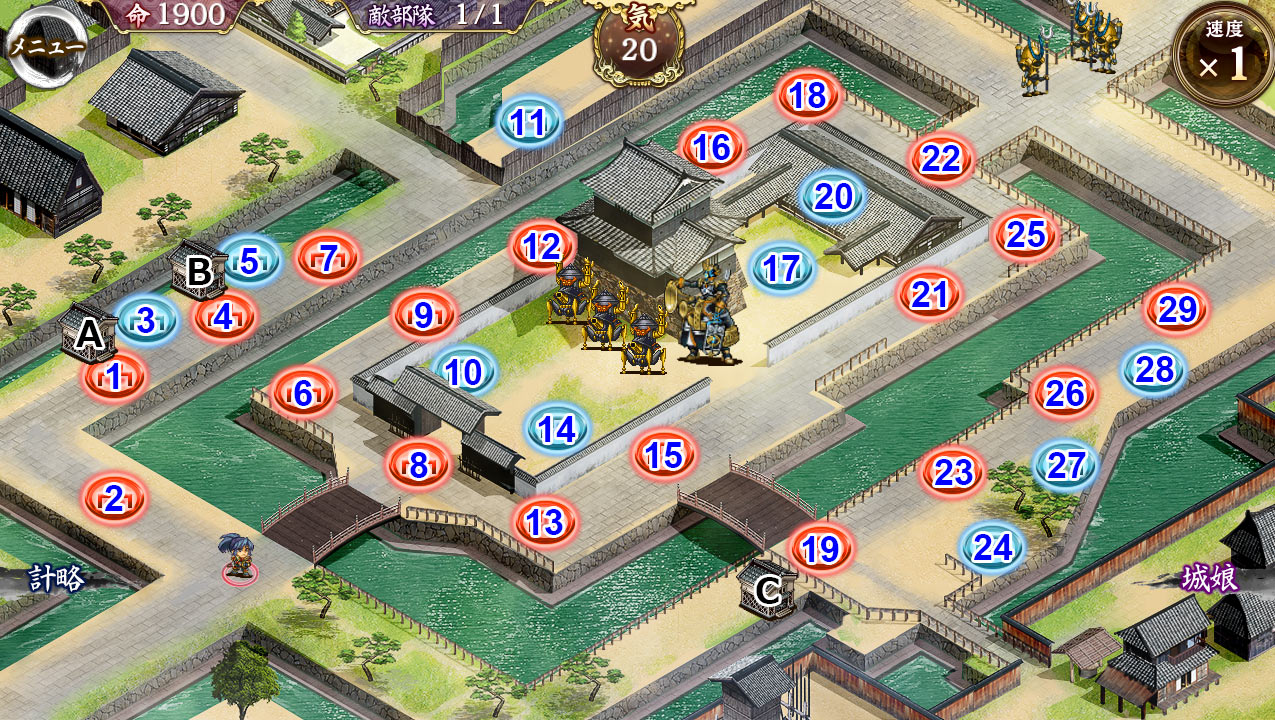The image size is (1275, 720).
Task: Pick blue placement tile number 17
Action: [782, 268]
